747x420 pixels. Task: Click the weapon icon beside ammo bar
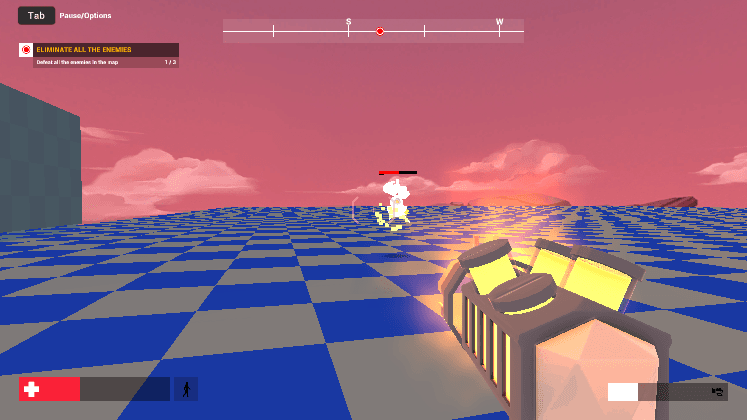[717, 392]
